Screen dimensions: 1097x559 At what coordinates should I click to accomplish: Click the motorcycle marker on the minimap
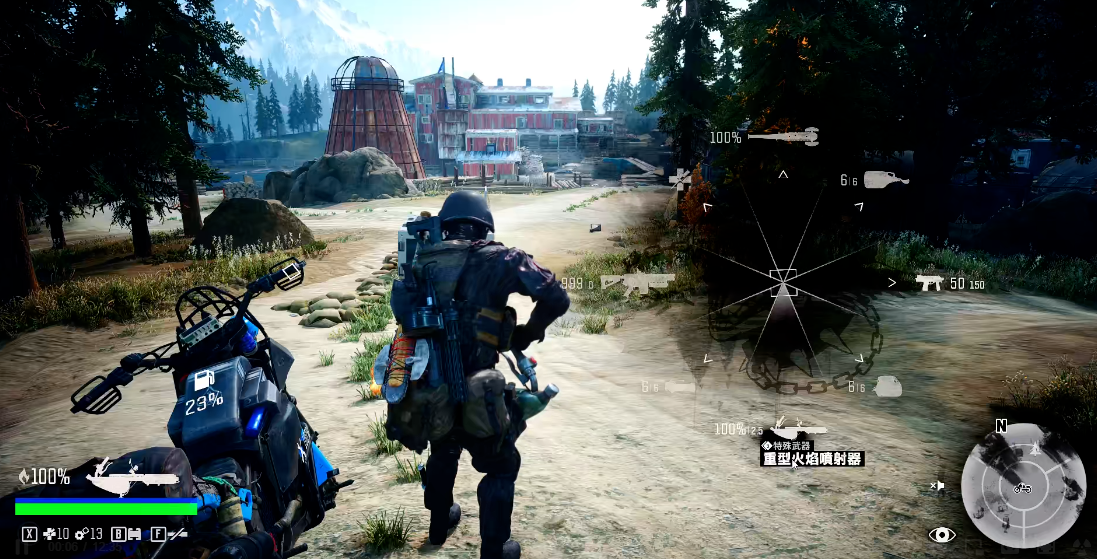[x=1022, y=488]
